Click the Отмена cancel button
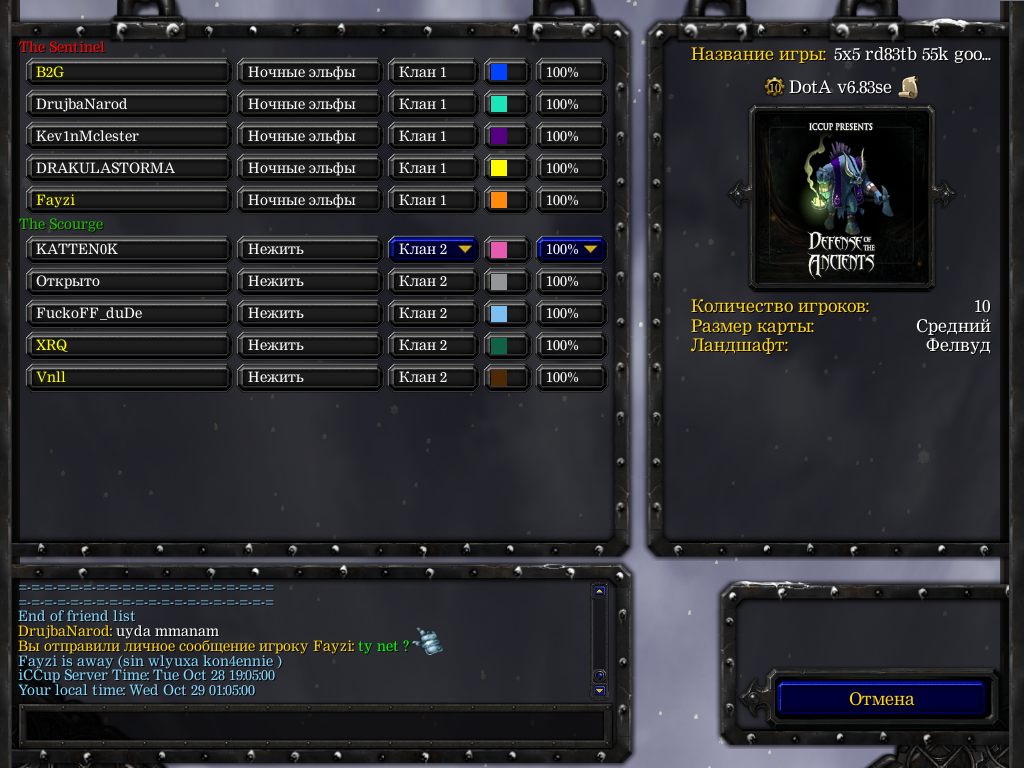This screenshot has width=1024, height=768. 881,699
